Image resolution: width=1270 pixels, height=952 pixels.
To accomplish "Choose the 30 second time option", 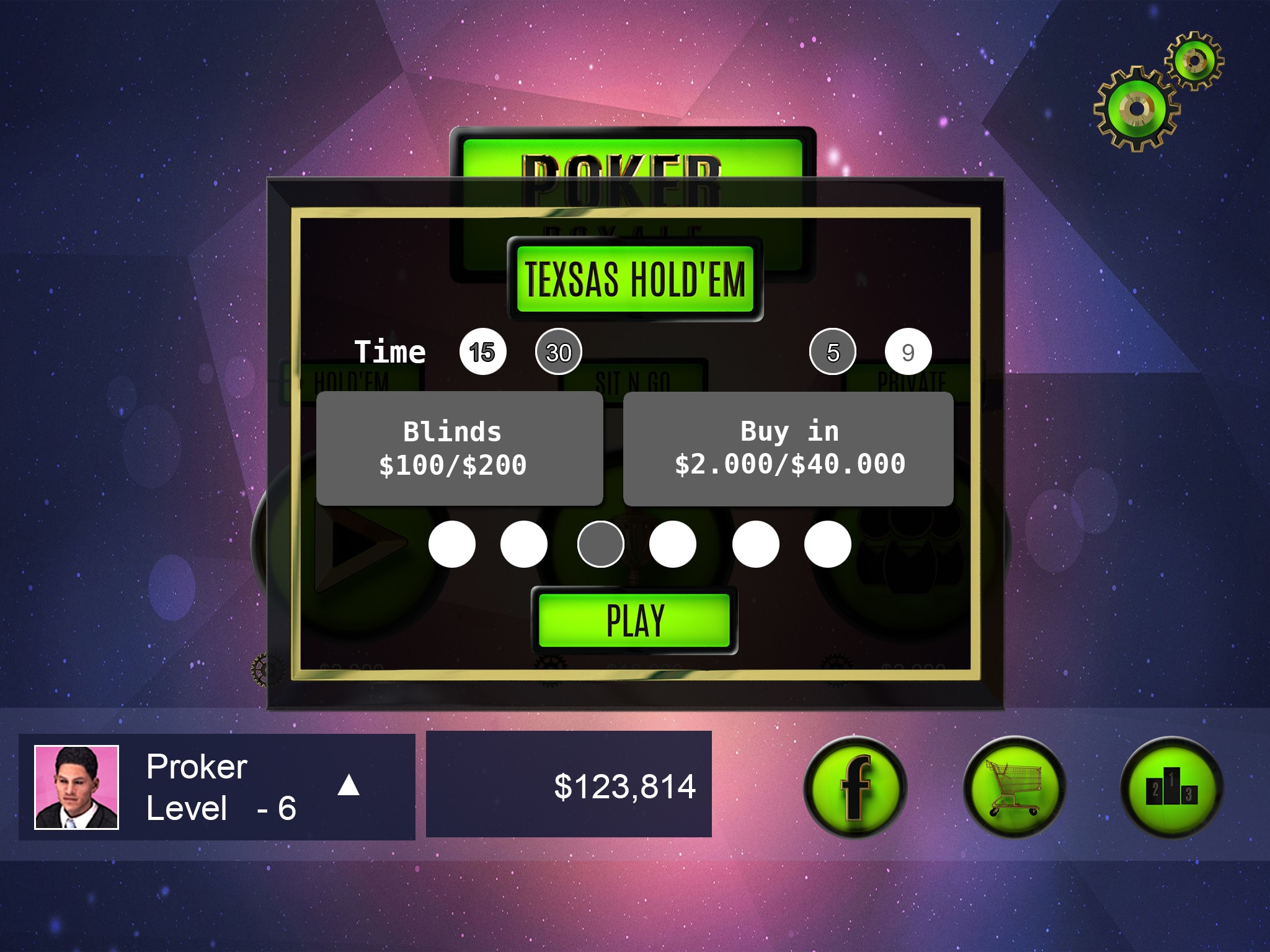I will tap(558, 352).
